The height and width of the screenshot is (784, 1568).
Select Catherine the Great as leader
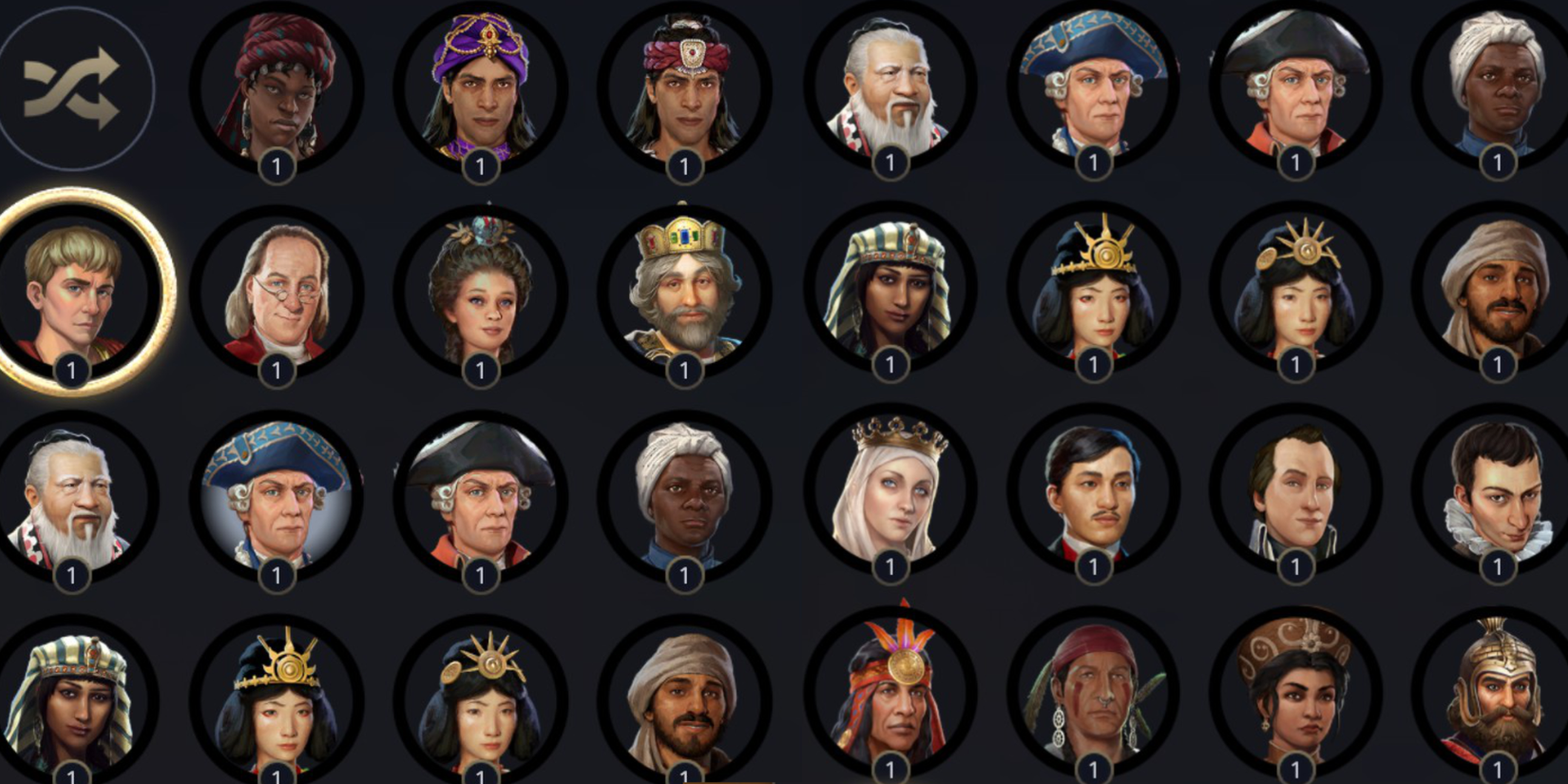tap(480, 295)
